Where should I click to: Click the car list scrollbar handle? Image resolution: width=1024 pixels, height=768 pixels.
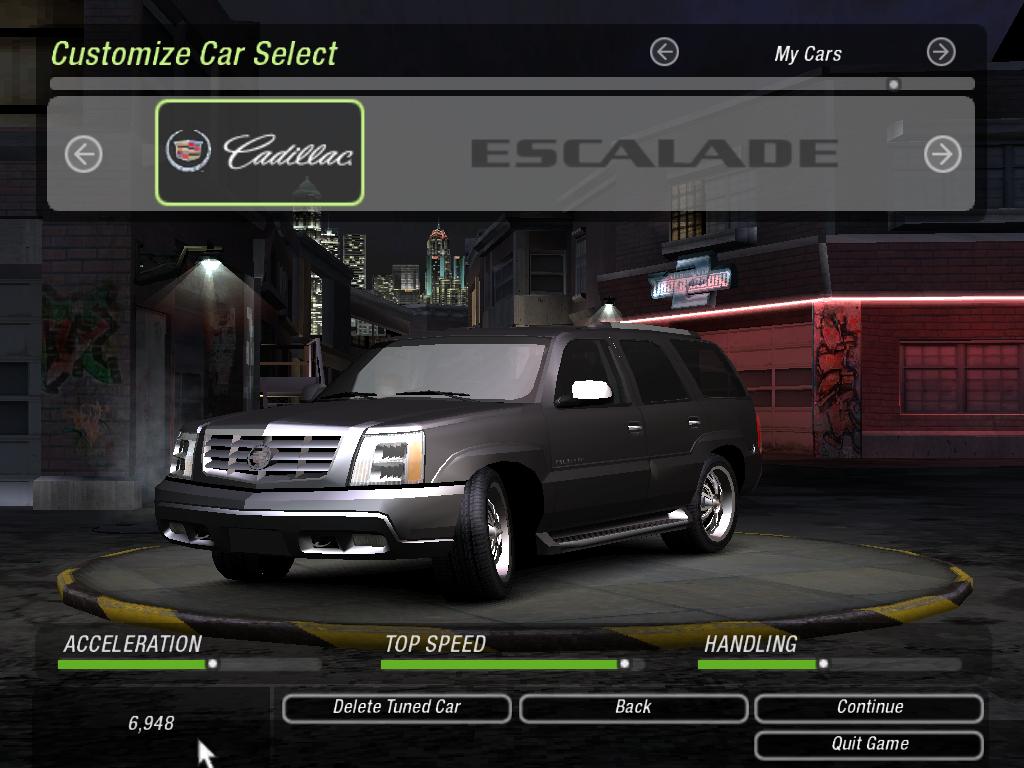point(894,84)
